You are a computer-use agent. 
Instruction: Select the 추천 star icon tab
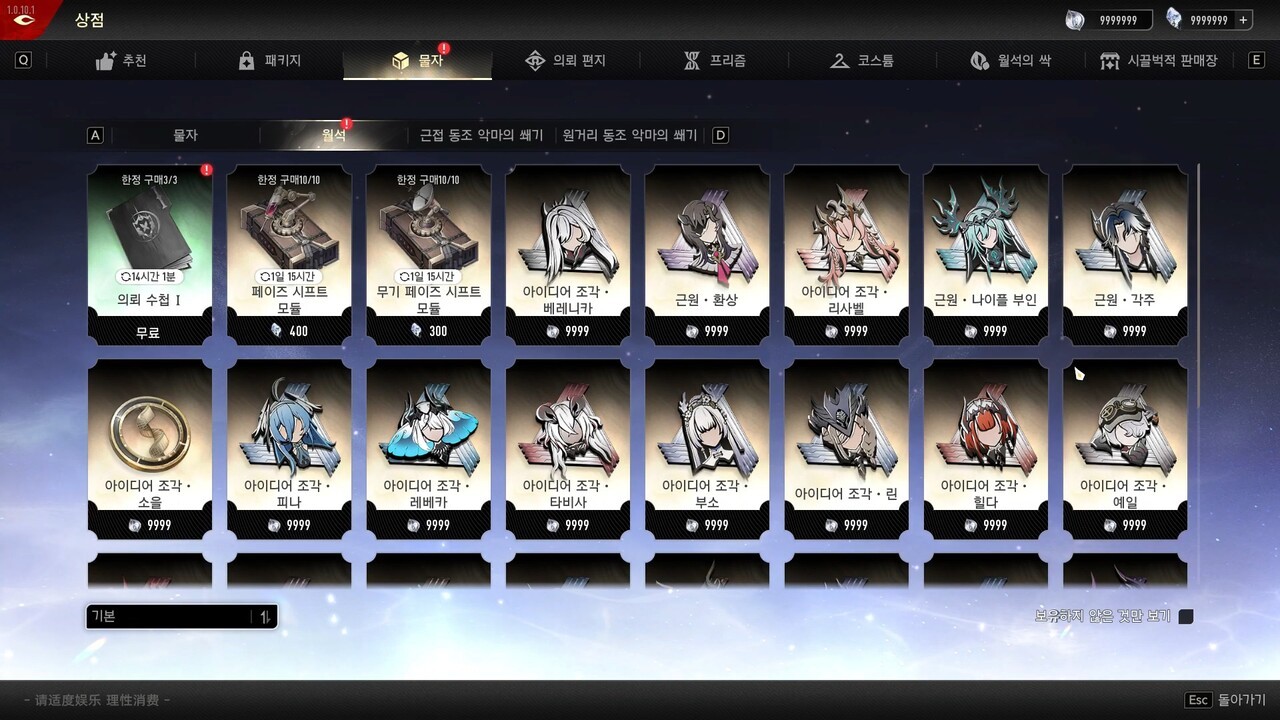108,60
